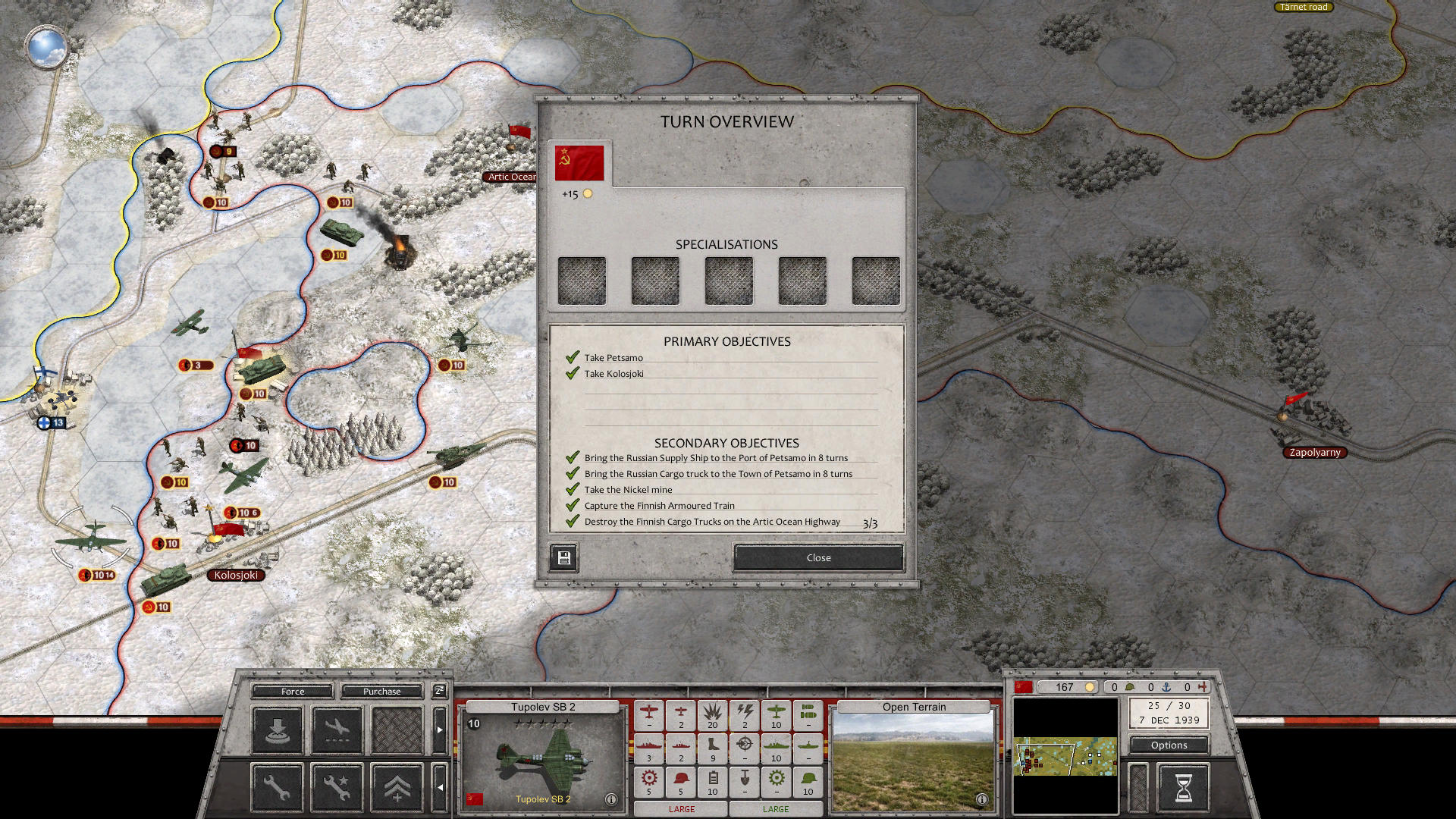This screenshot has height=819, width=1456.
Task: Click the checkmark beside Take the Nickel mine
Action: point(572,489)
